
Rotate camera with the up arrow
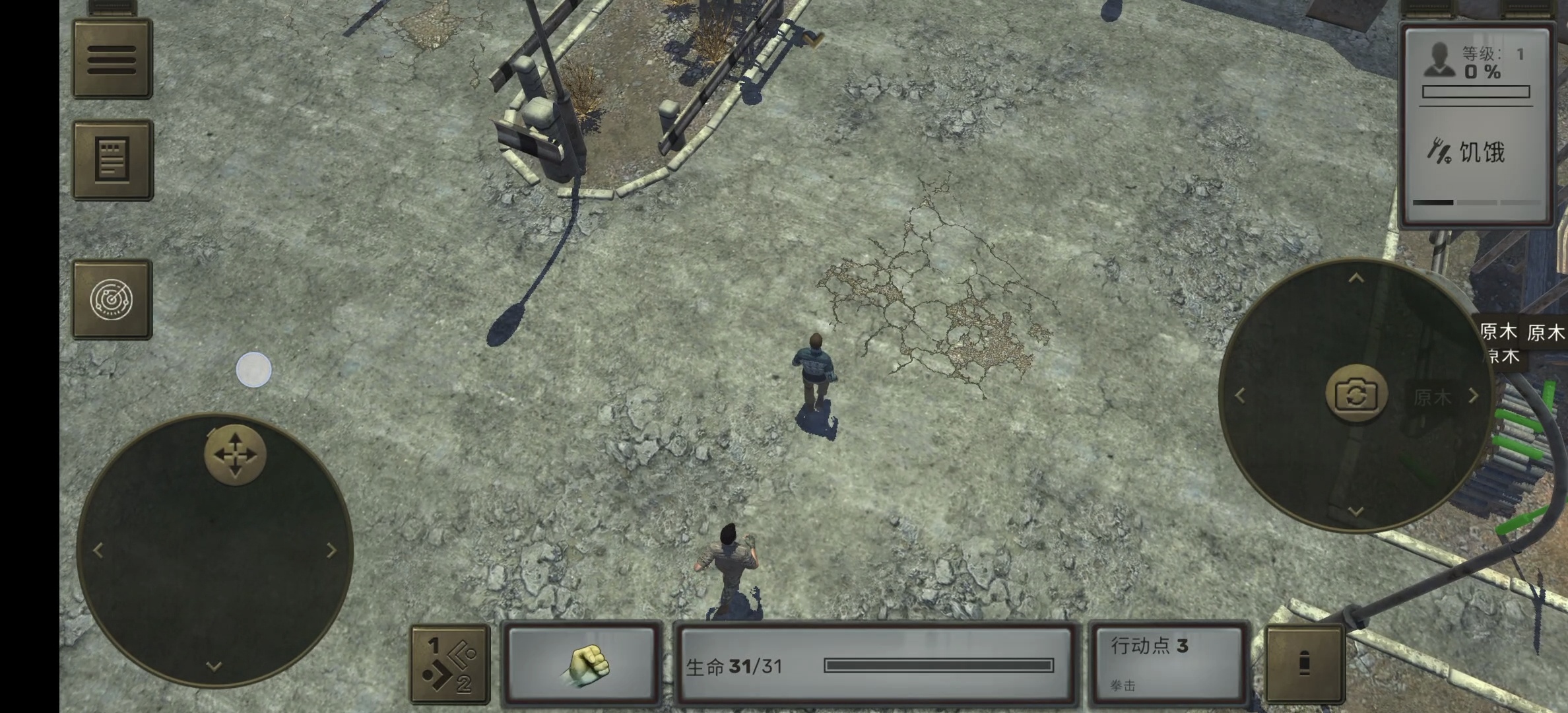coord(1356,279)
